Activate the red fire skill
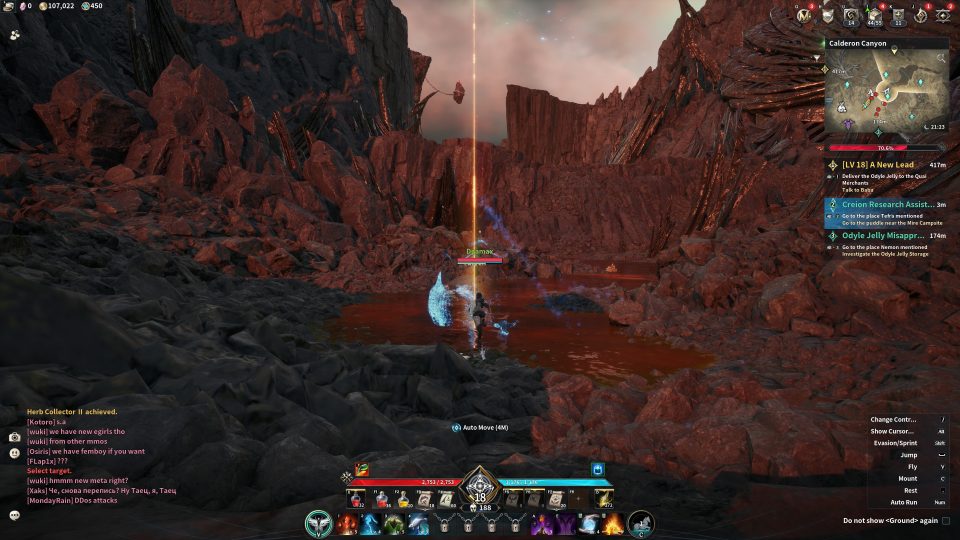Screen dimensions: 960x540 point(346,522)
